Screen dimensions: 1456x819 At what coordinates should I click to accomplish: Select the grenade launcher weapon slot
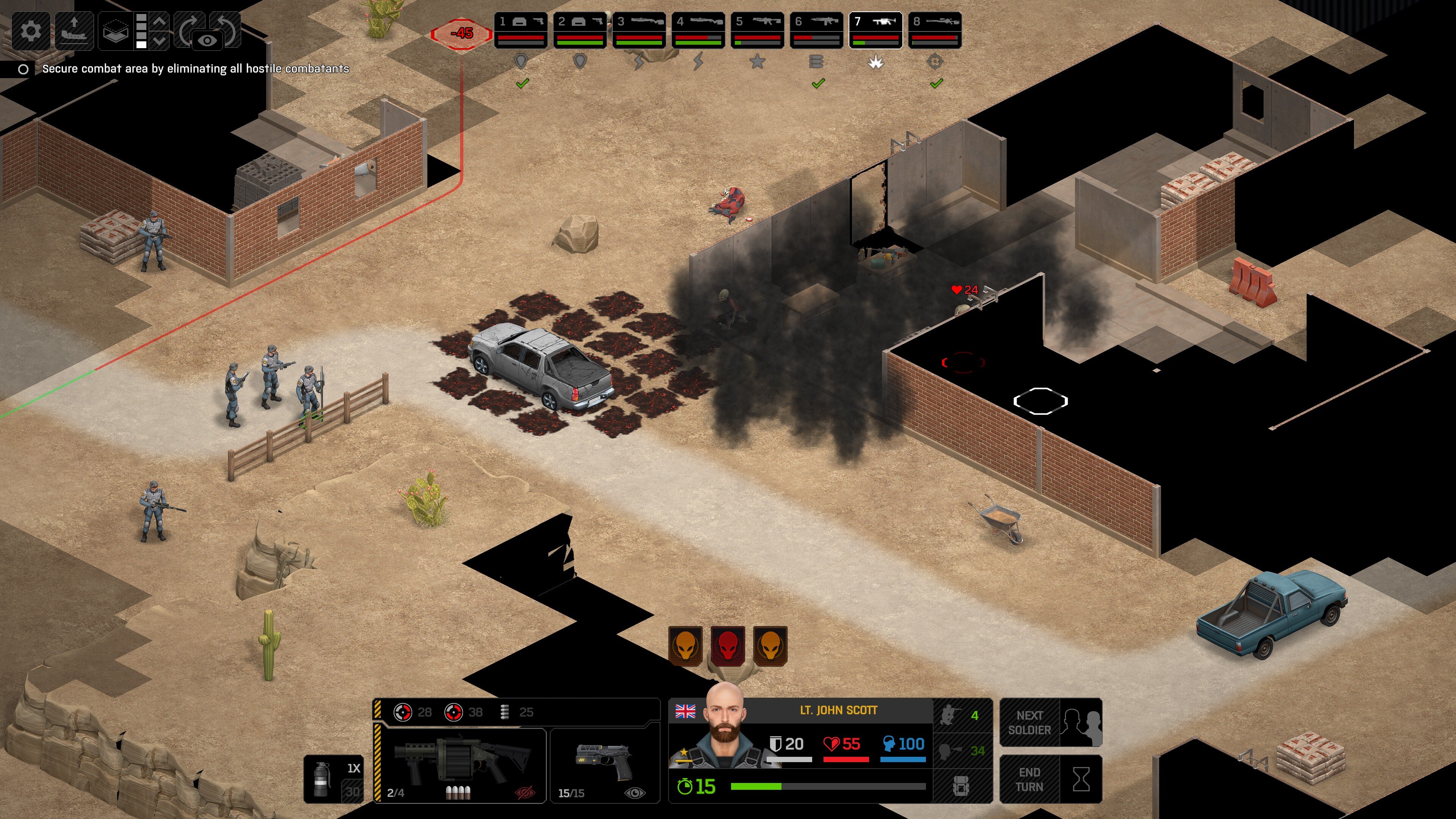click(x=461, y=765)
